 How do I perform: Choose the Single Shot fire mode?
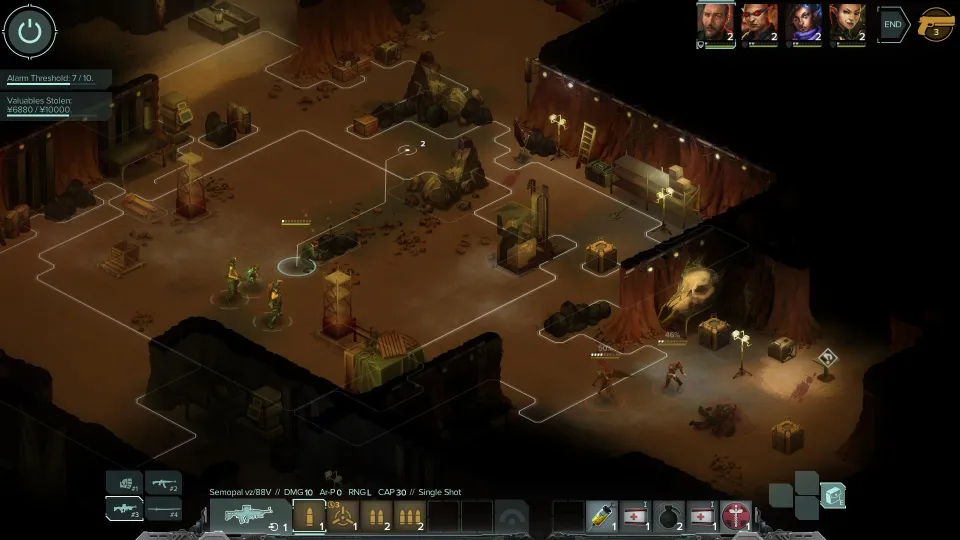(x=309, y=516)
